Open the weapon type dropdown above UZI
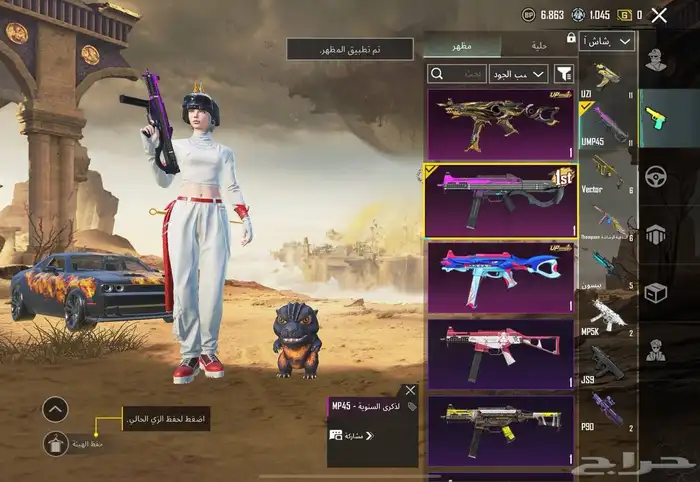The height and width of the screenshot is (482, 700). (610, 42)
